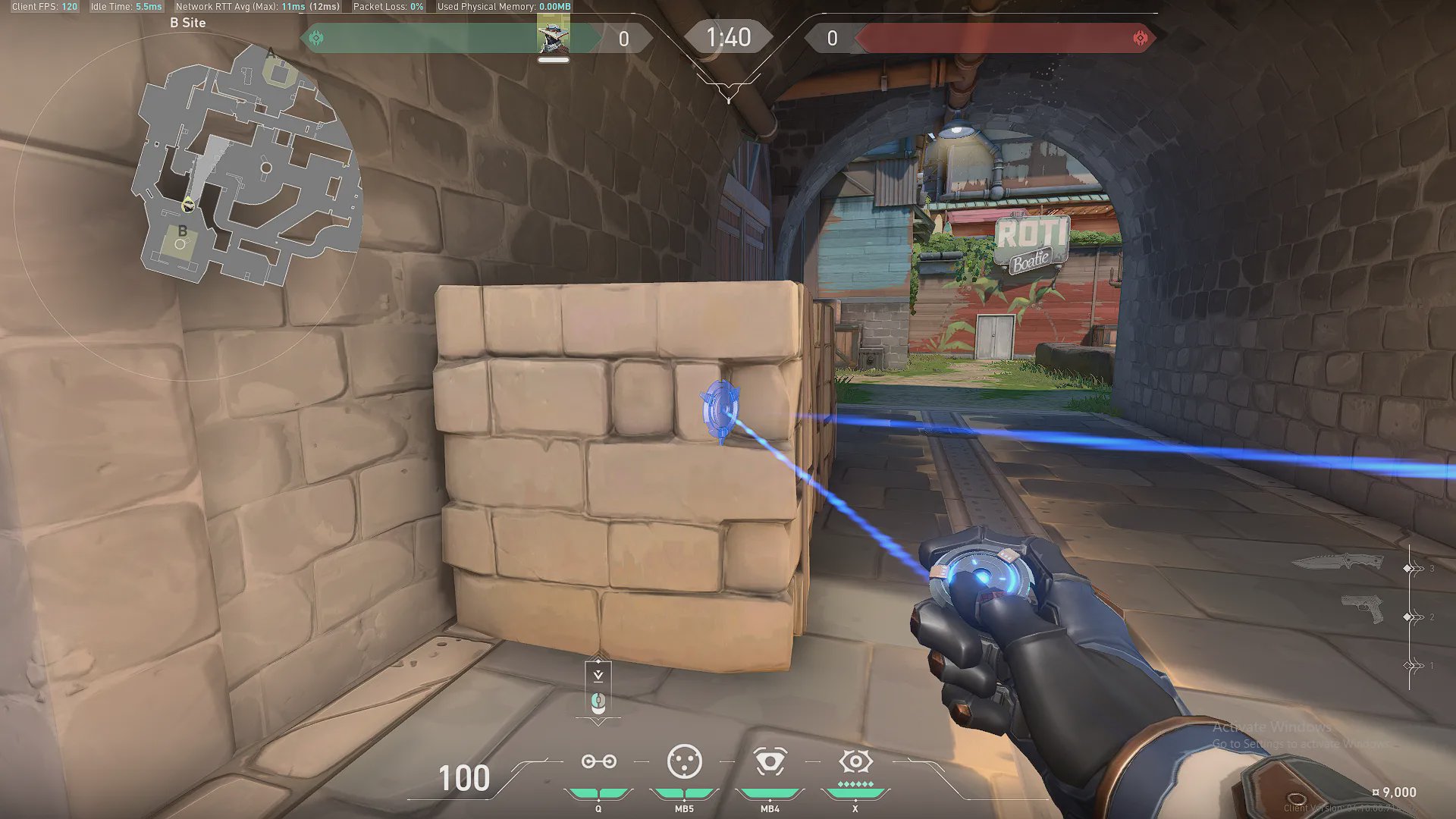Activate the Cyber Cage ability icon

[684, 761]
